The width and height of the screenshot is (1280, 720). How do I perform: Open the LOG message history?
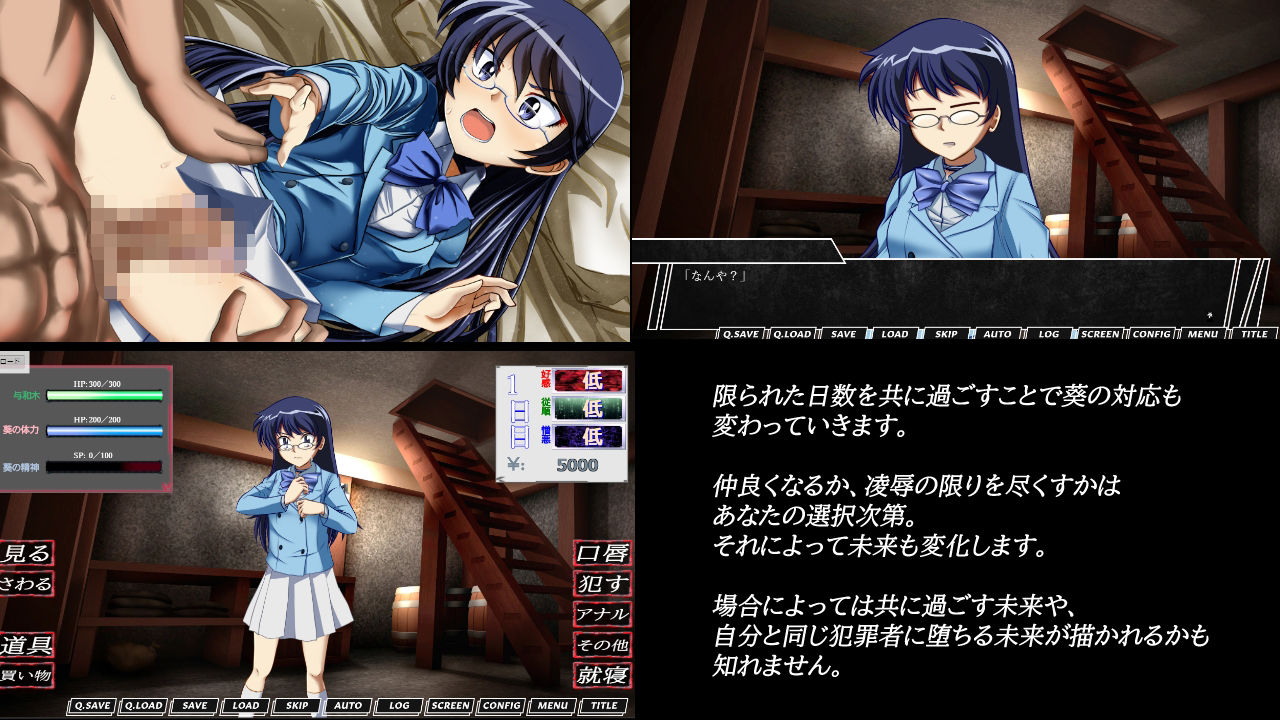pos(399,706)
